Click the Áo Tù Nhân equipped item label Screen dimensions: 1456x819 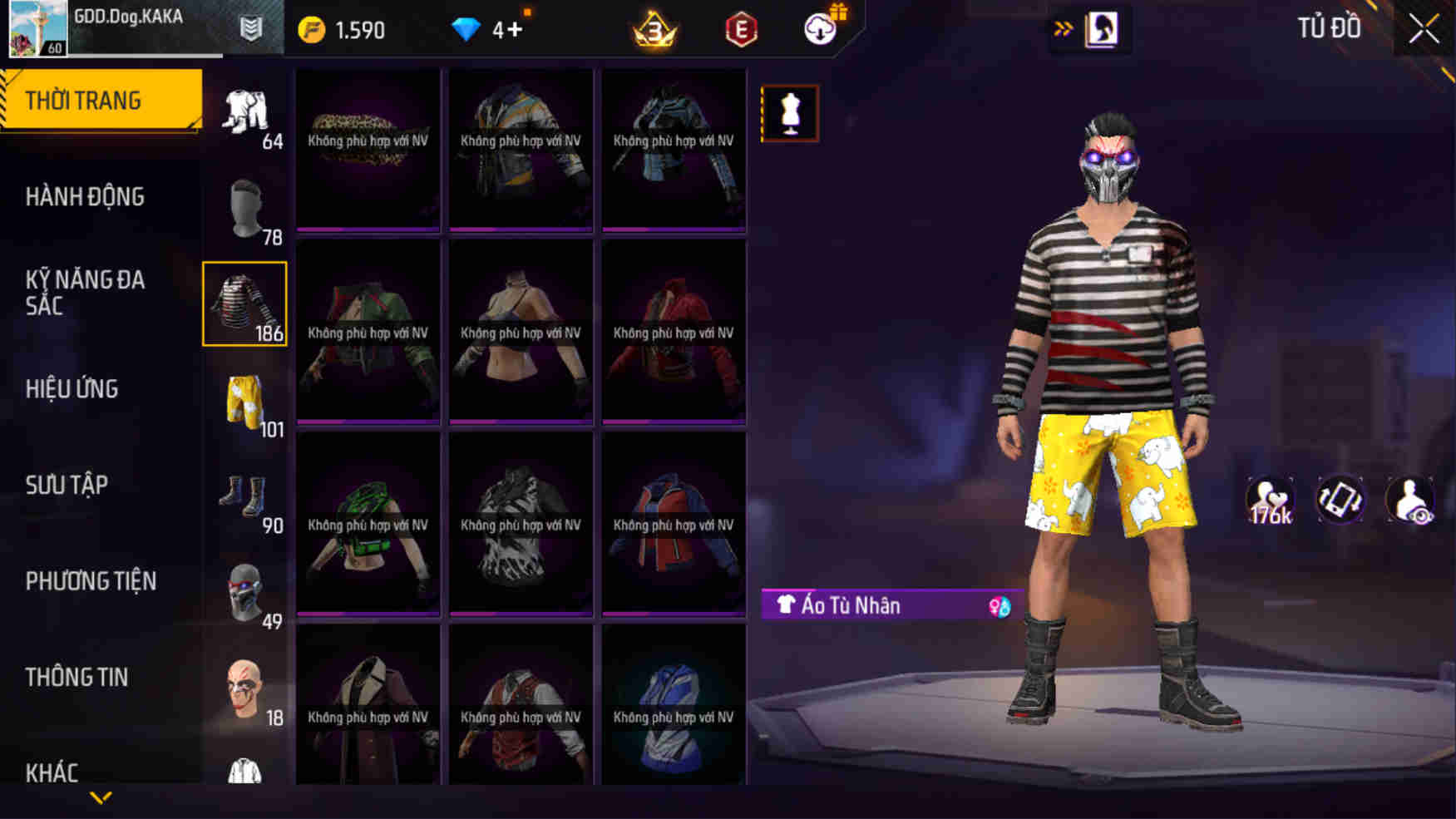point(848,605)
